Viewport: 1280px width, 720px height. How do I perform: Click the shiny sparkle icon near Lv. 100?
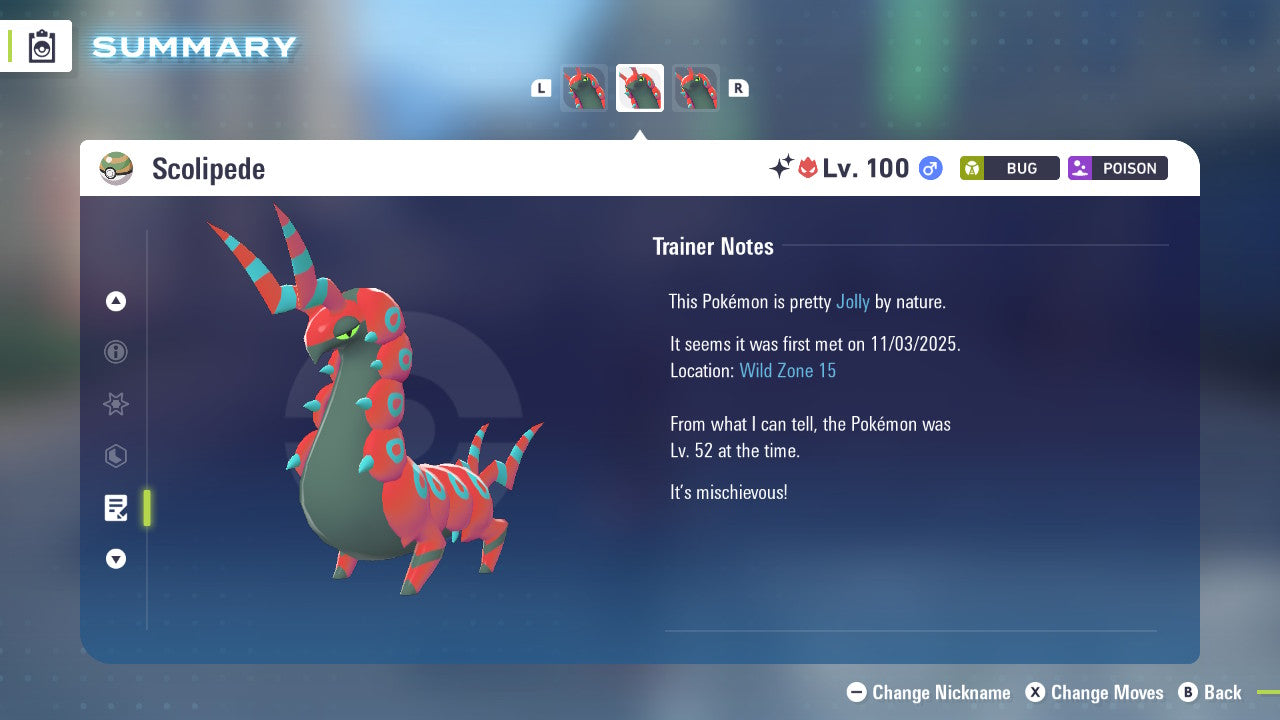pyautogui.click(x=783, y=168)
